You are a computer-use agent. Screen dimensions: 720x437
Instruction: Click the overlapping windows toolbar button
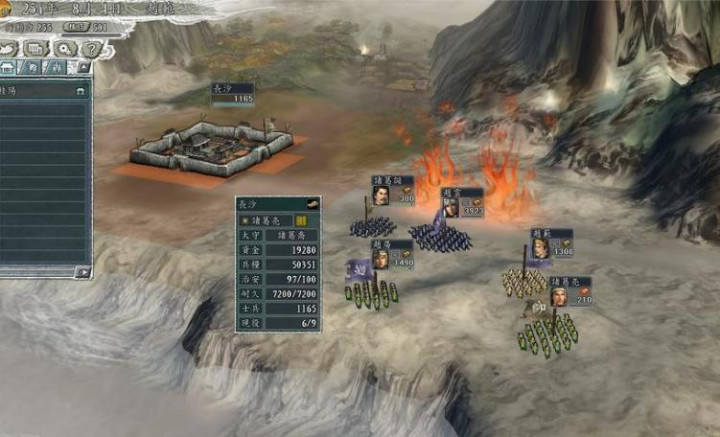click(x=38, y=48)
